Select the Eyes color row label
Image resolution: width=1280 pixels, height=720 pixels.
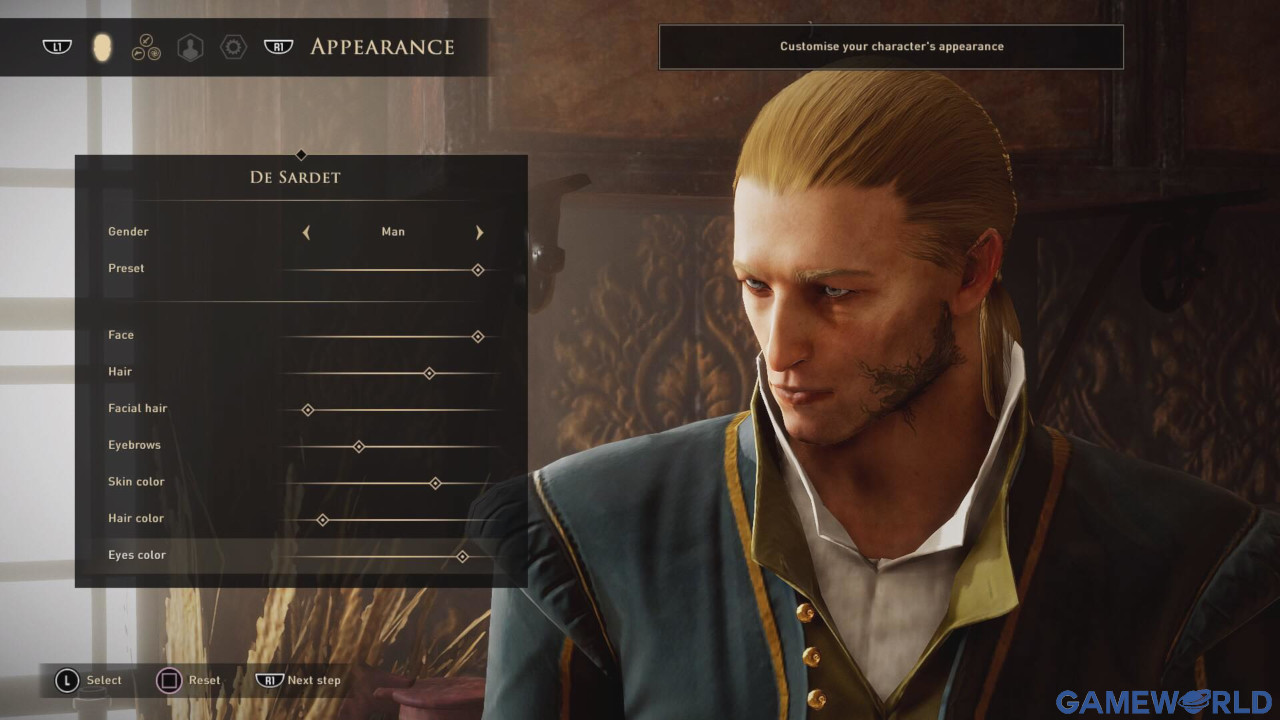pyautogui.click(x=137, y=555)
